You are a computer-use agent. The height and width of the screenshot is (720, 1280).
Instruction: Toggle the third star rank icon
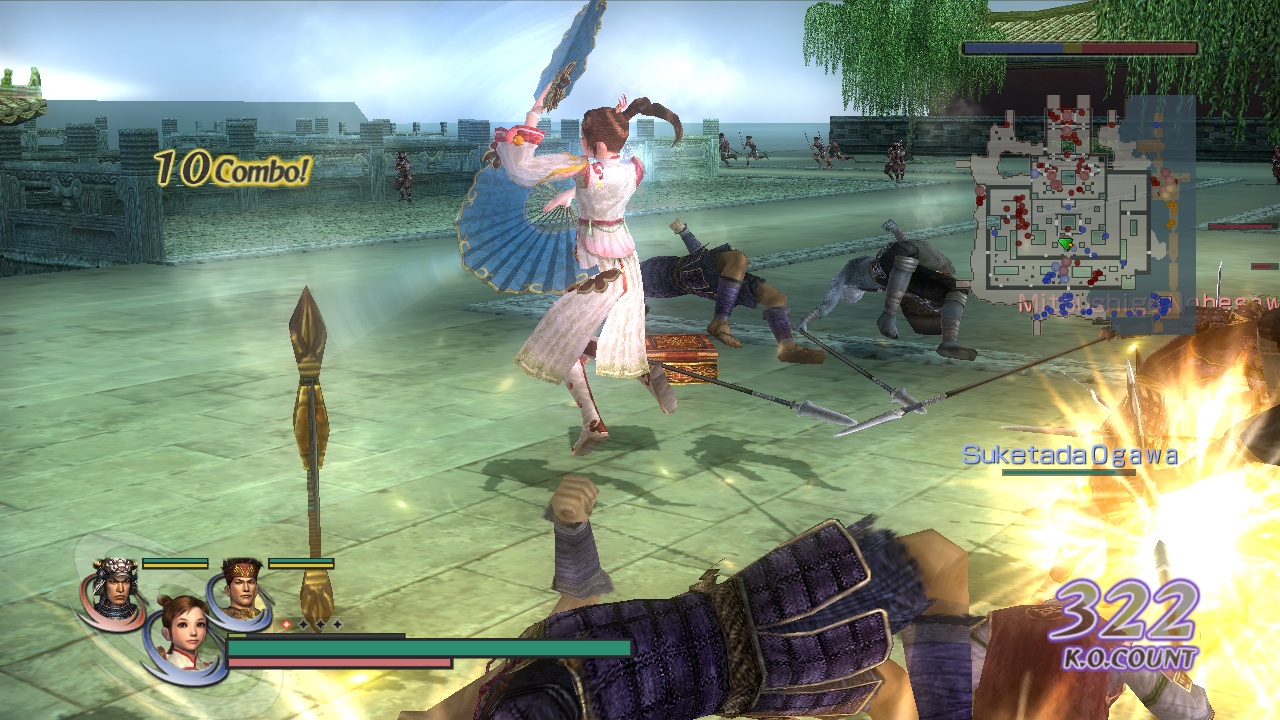[338, 623]
